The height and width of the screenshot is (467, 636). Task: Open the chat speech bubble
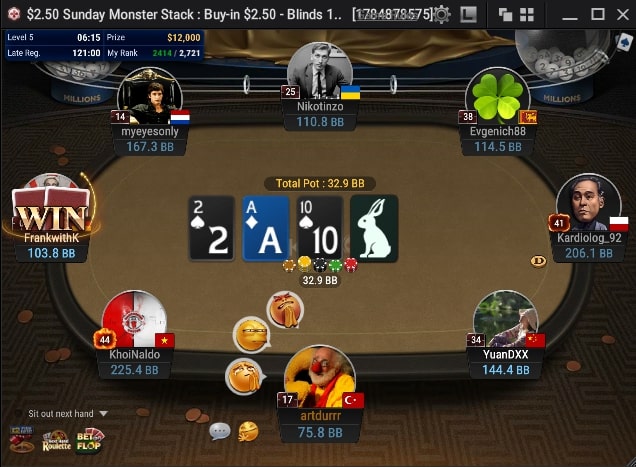[x=220, y=432]
